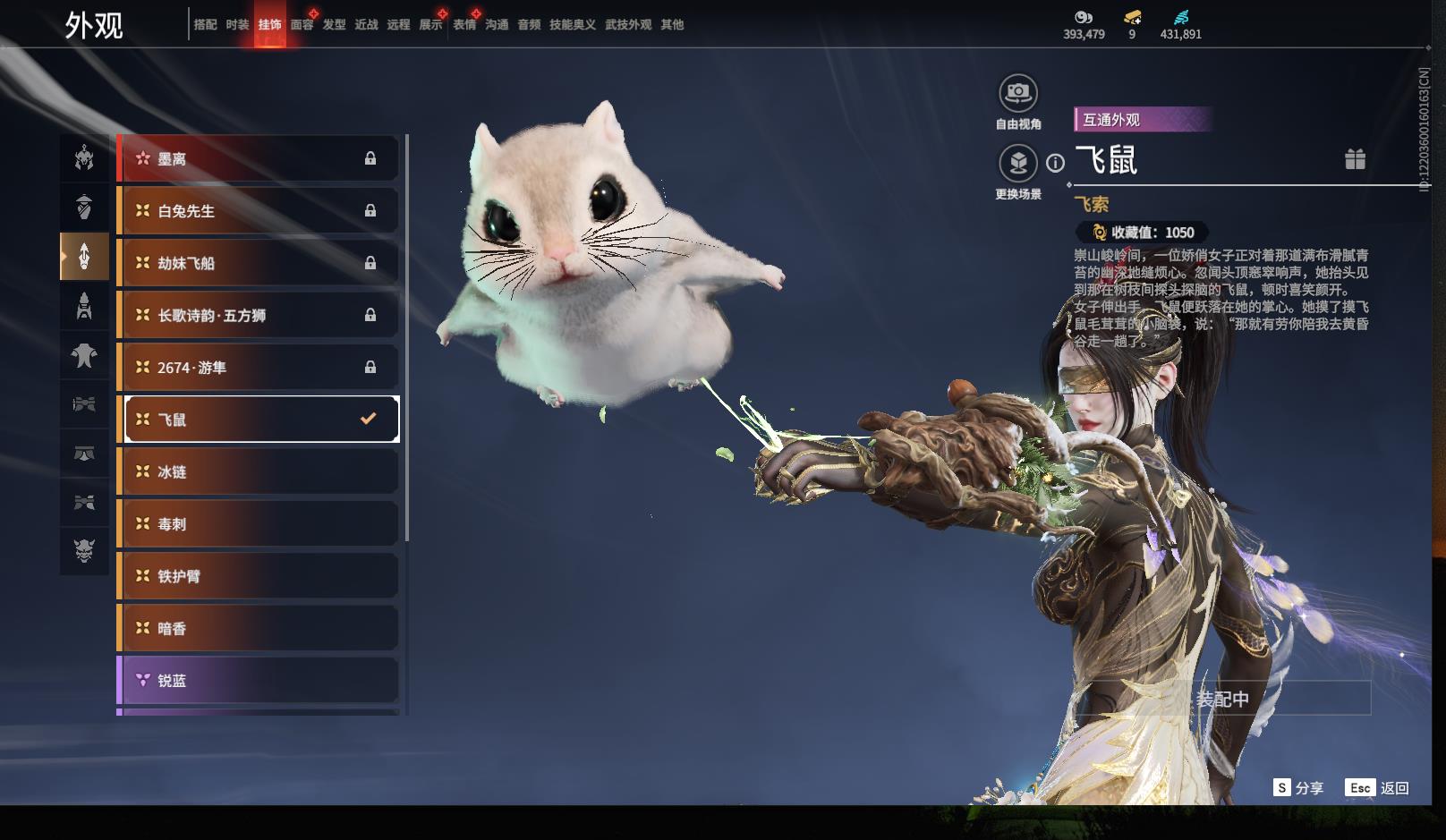Click the gift box icon
The width and height of the screenshot is (1446, 840).
[1355, 159]
